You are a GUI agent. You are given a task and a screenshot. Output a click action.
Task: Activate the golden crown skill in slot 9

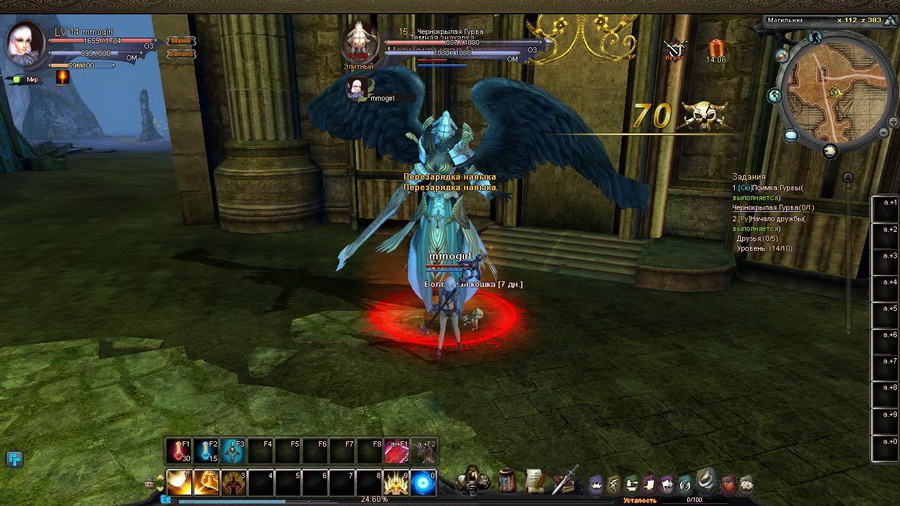click(397, 483)
